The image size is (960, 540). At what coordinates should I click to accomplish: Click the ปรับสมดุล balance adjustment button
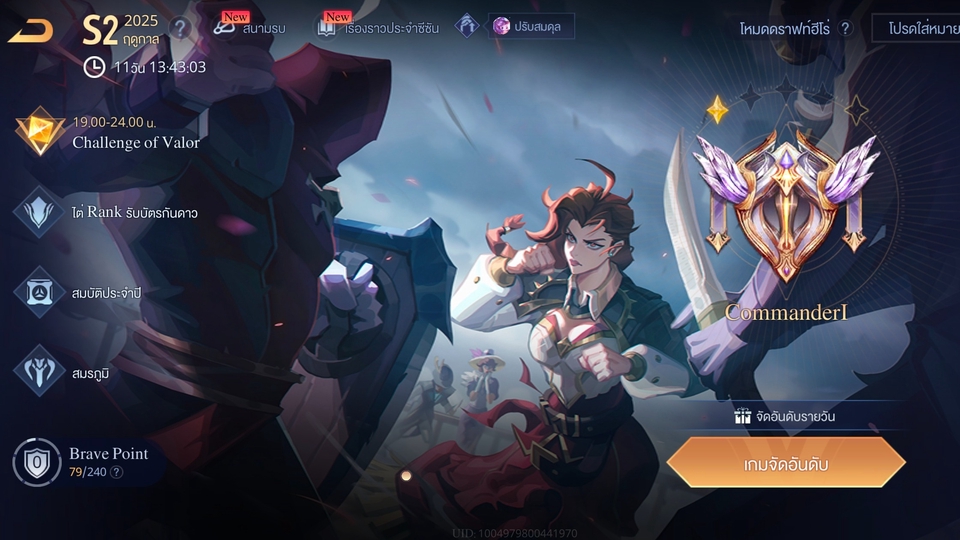531,26
